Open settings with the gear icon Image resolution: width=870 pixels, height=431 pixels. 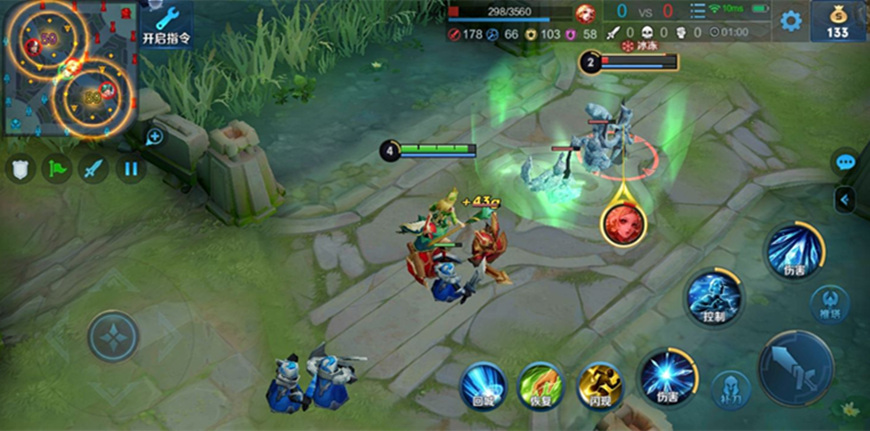[x=791, y=21]
